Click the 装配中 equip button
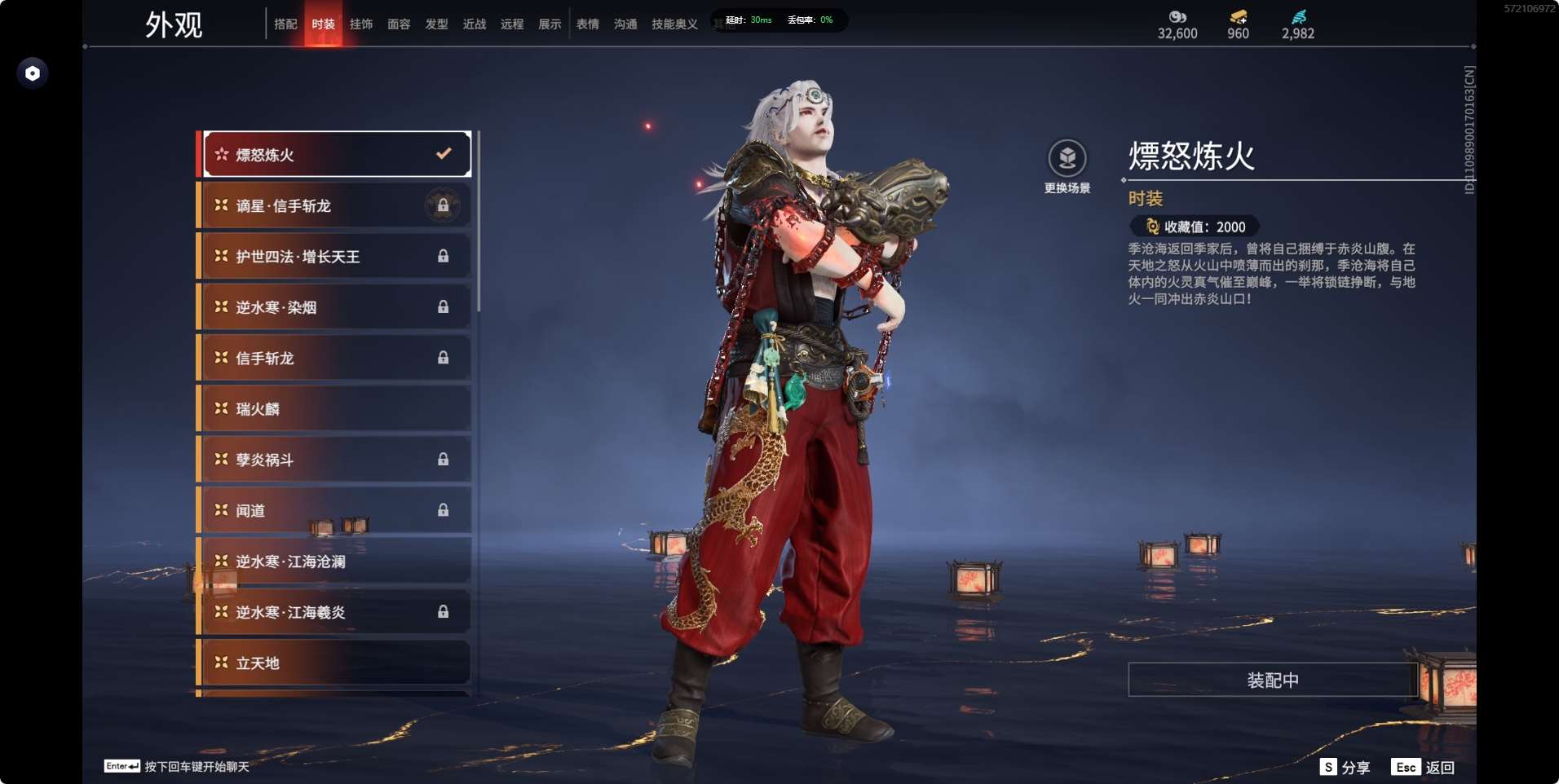1559x784 pixels. pyautogui.click(x=1272, y=680)
